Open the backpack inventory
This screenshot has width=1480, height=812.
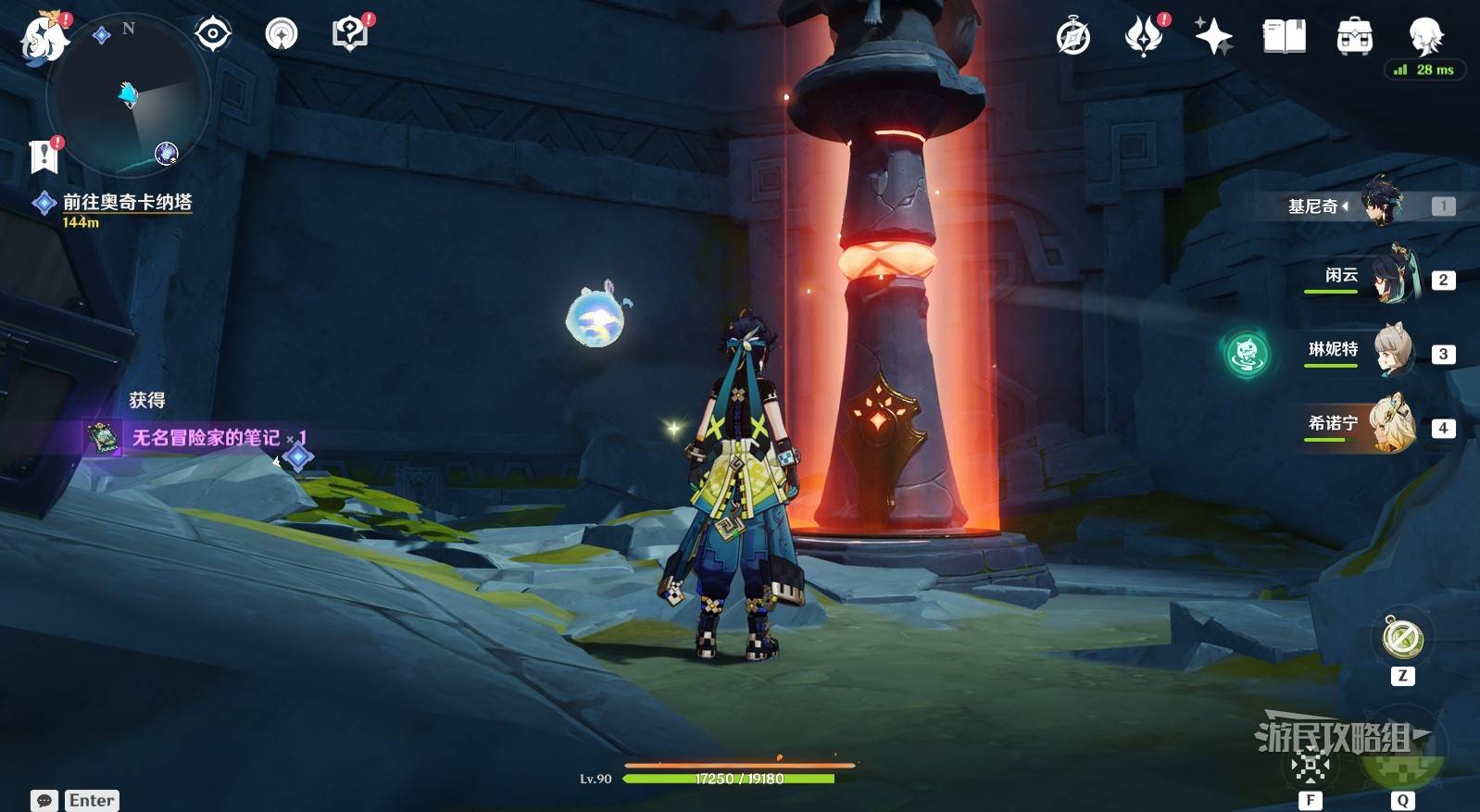click(1354, 37)
